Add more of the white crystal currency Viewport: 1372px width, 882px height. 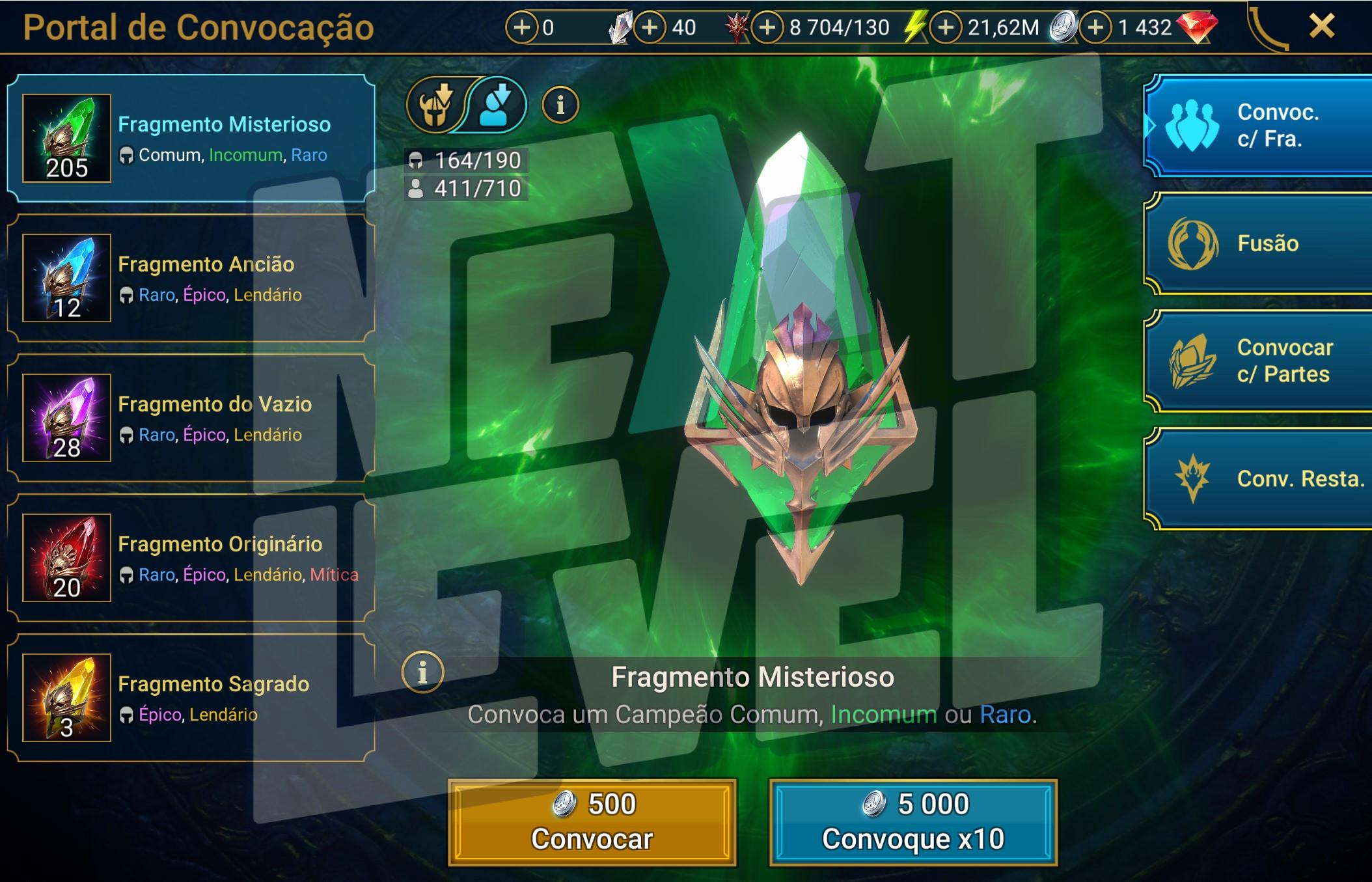(521, 27)
